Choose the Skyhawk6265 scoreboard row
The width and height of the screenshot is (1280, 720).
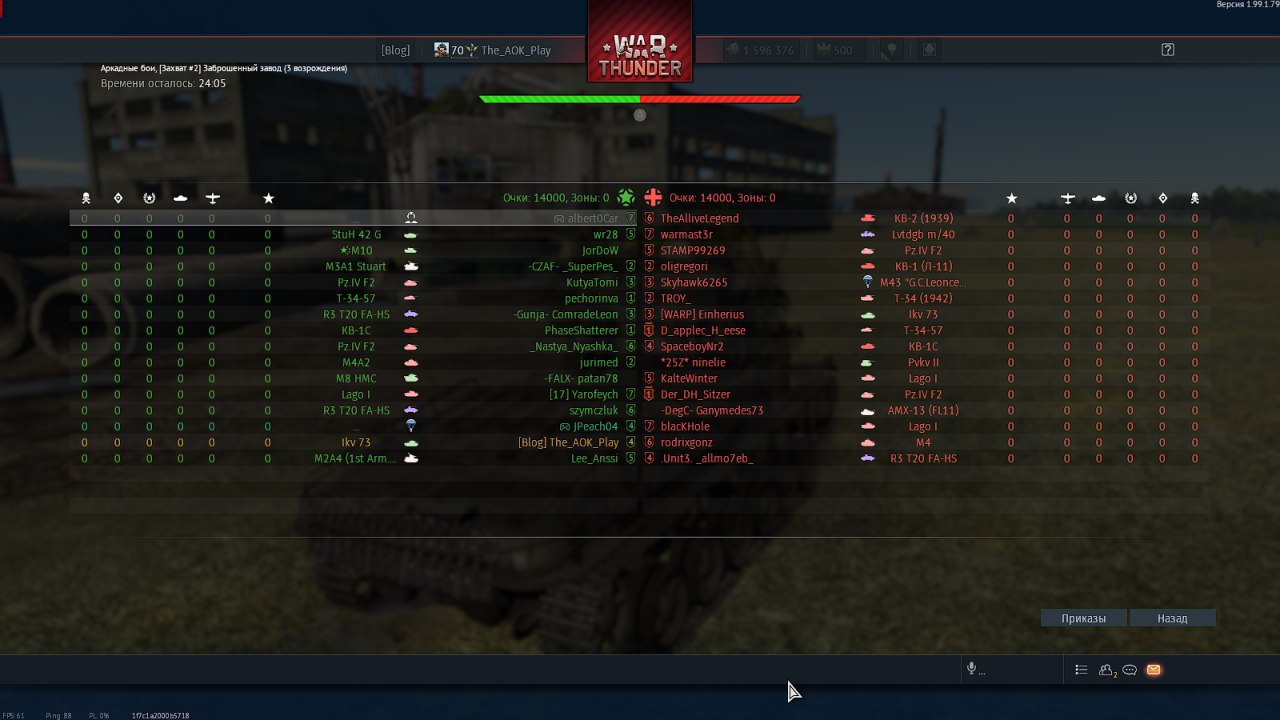[693, 282]
